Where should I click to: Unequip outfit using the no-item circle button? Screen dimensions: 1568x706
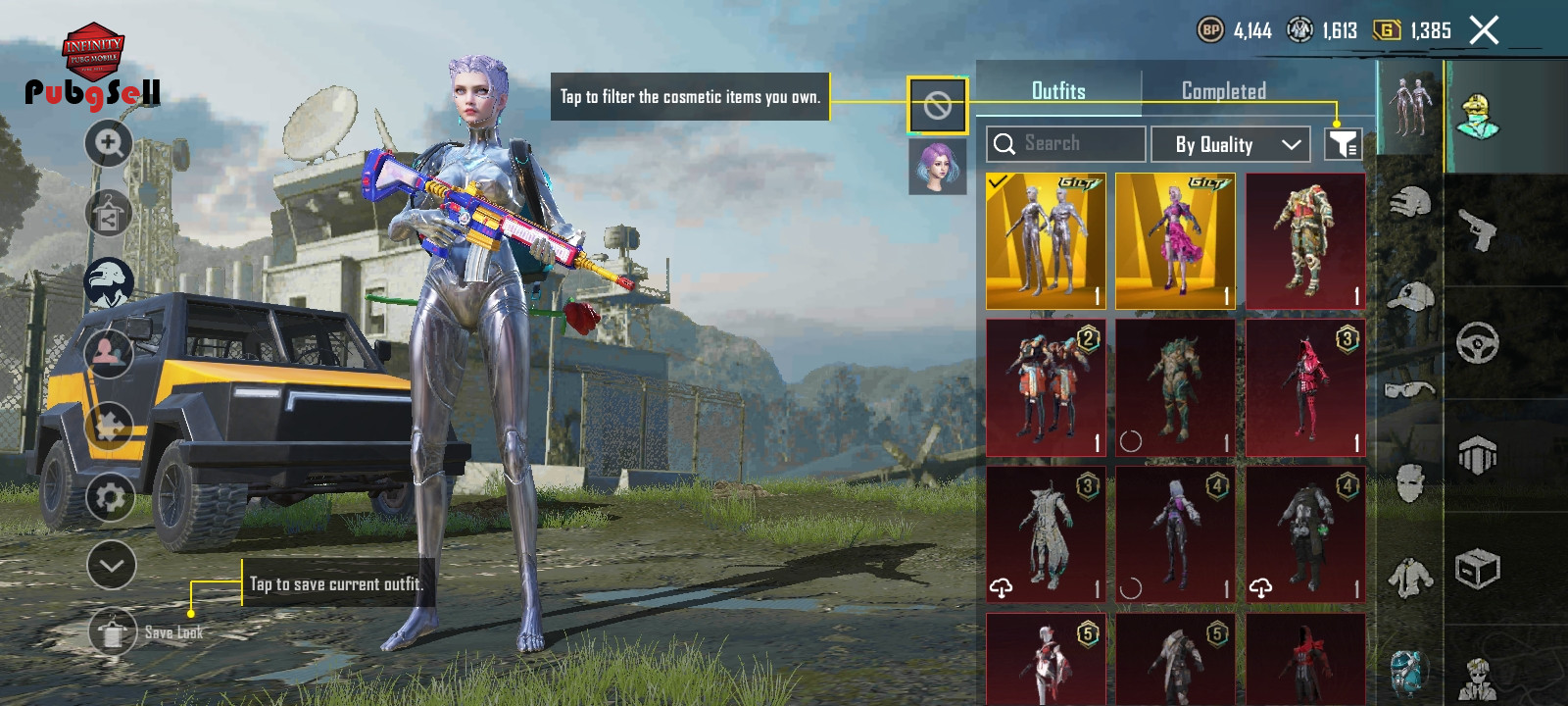point(937,106)
